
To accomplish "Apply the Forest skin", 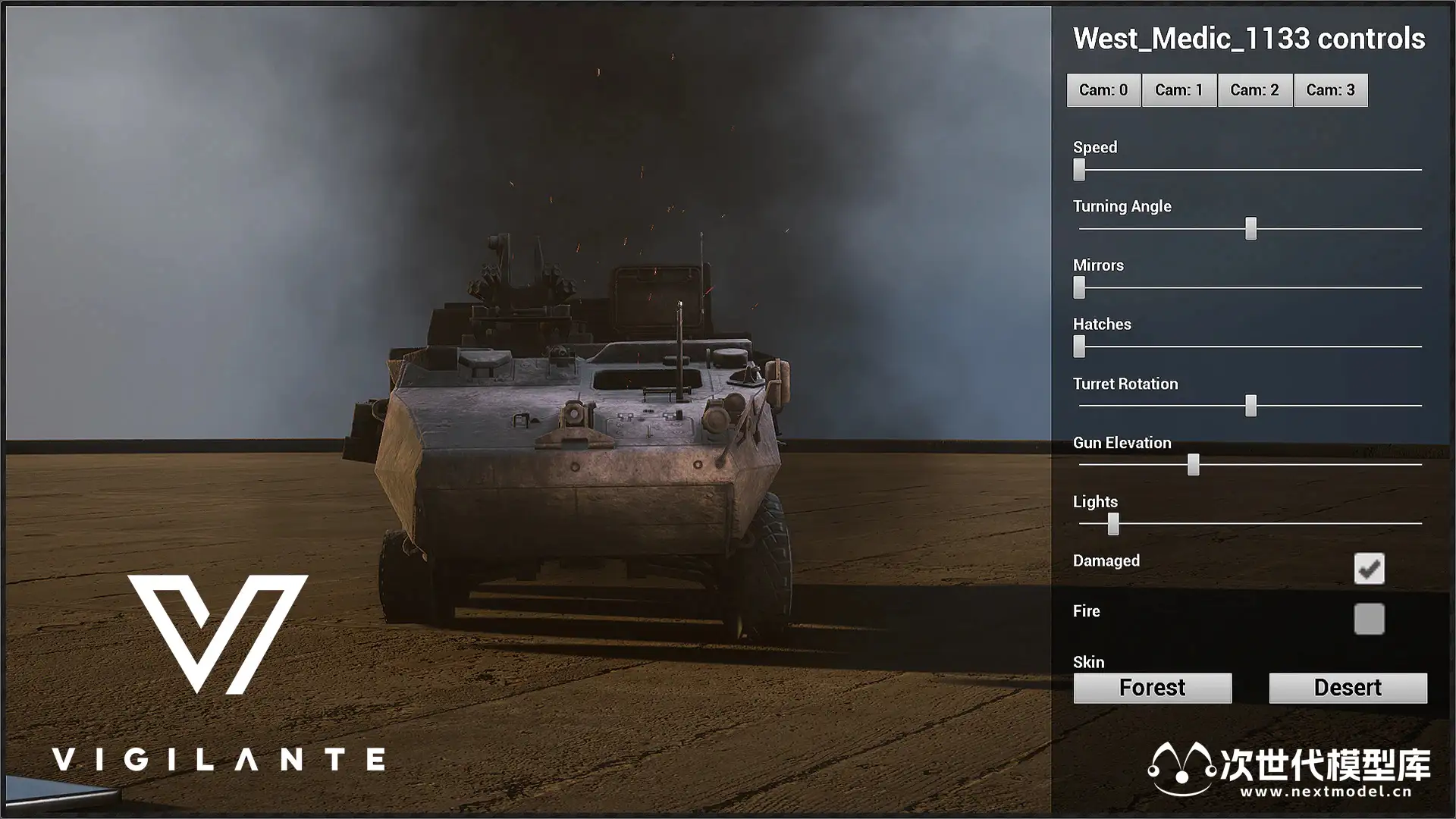I will pyautogui.click(x=1152, y=688).
